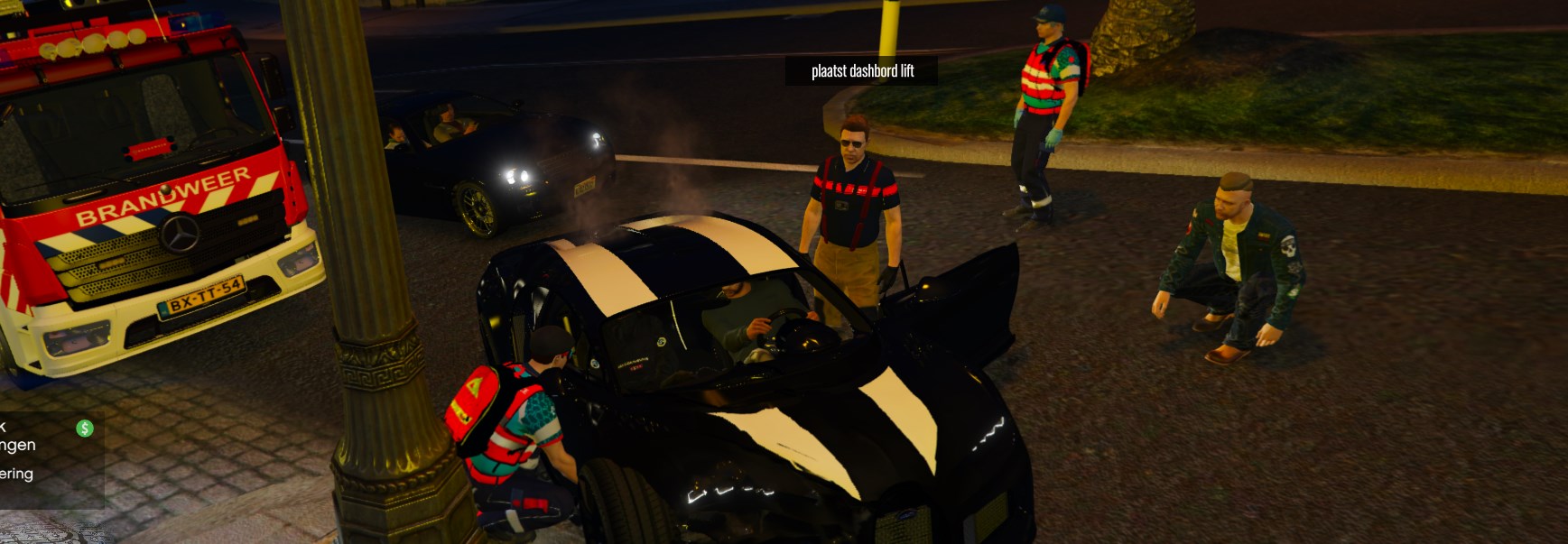This screenshot has height=544, width=1568.
Task: Click the green dollar notification icon
Action: point(85,429)
